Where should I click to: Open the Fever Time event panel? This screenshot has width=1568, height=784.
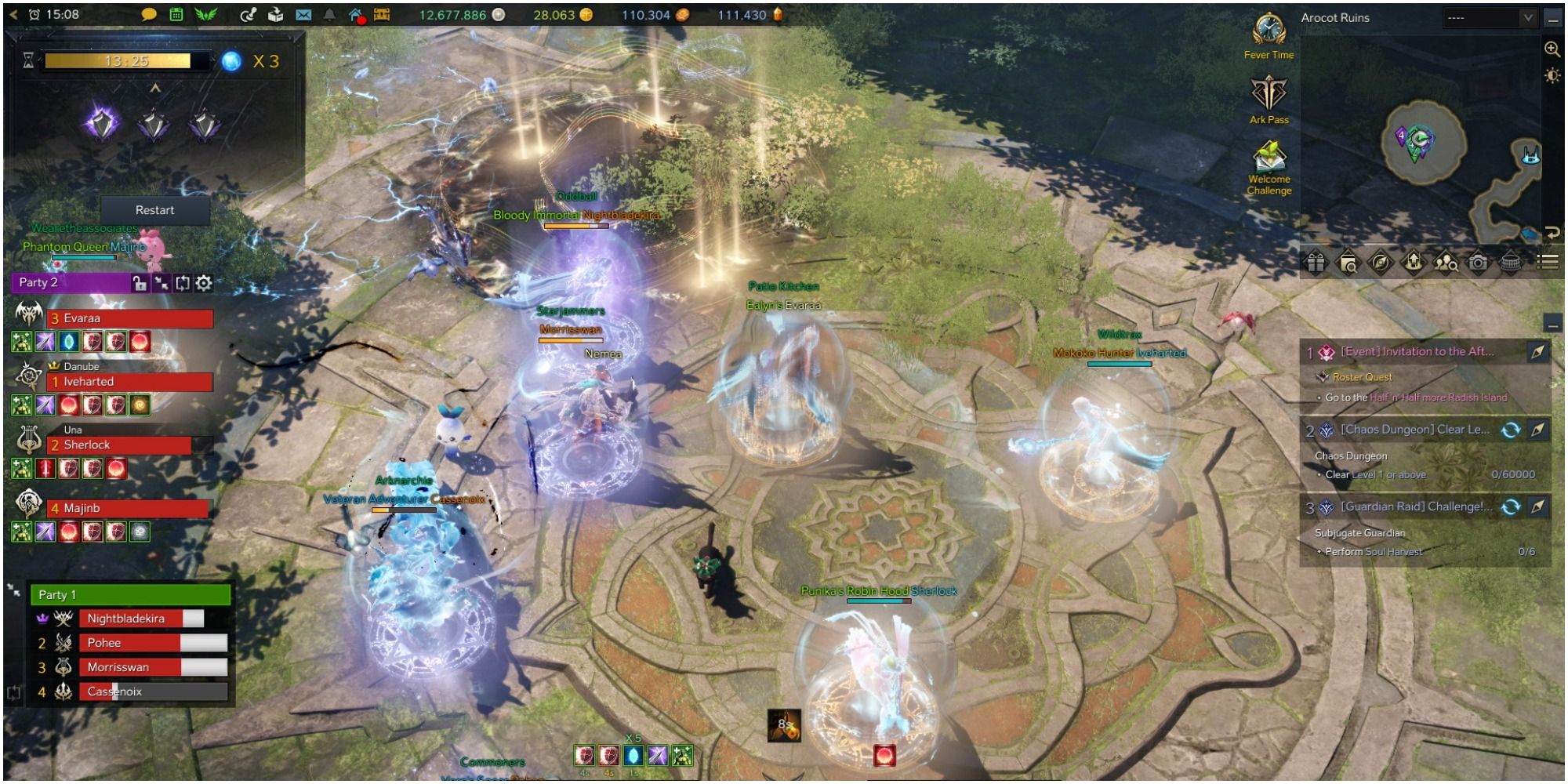[x=1269, y=35]
